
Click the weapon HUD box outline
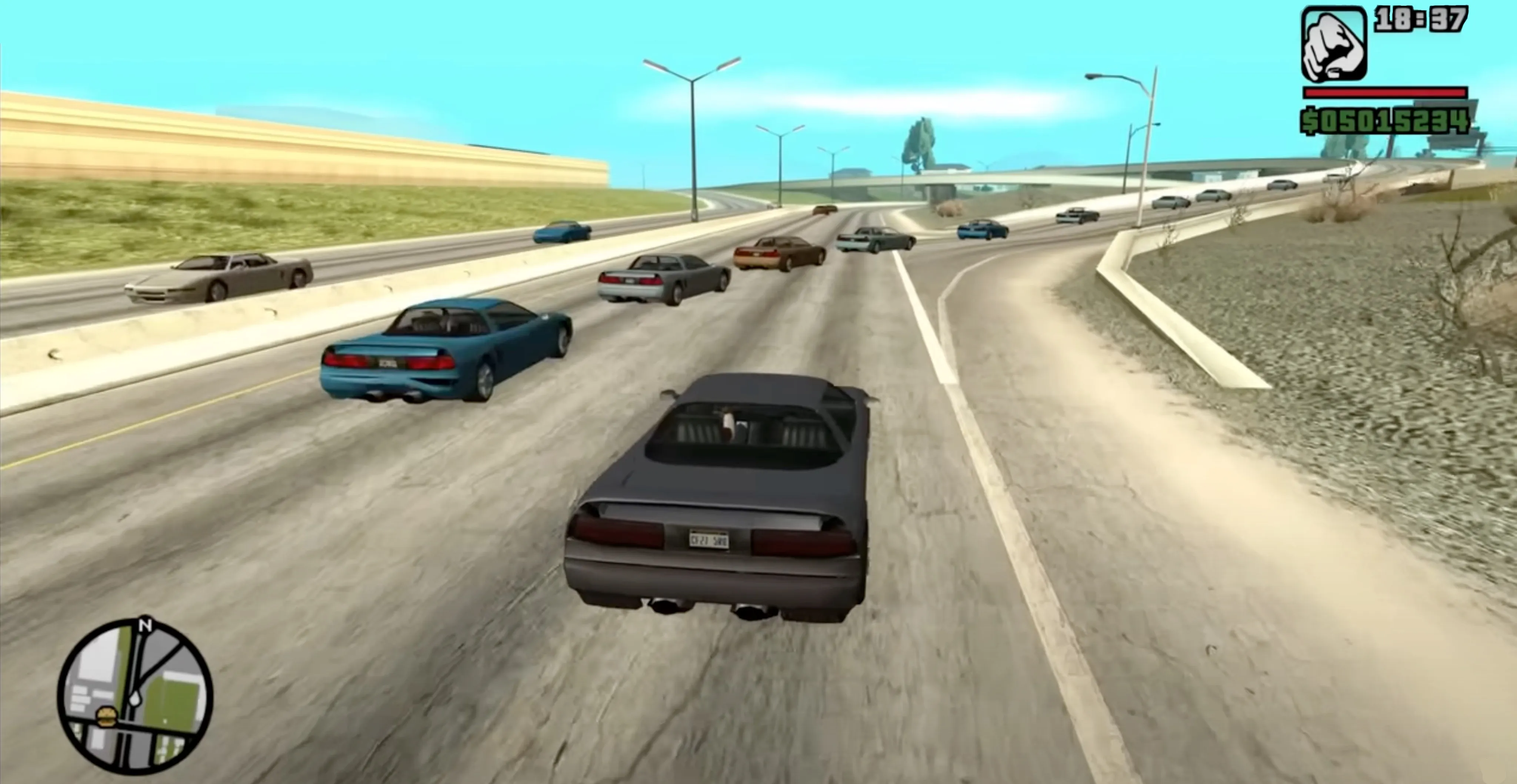(1304, 44)
